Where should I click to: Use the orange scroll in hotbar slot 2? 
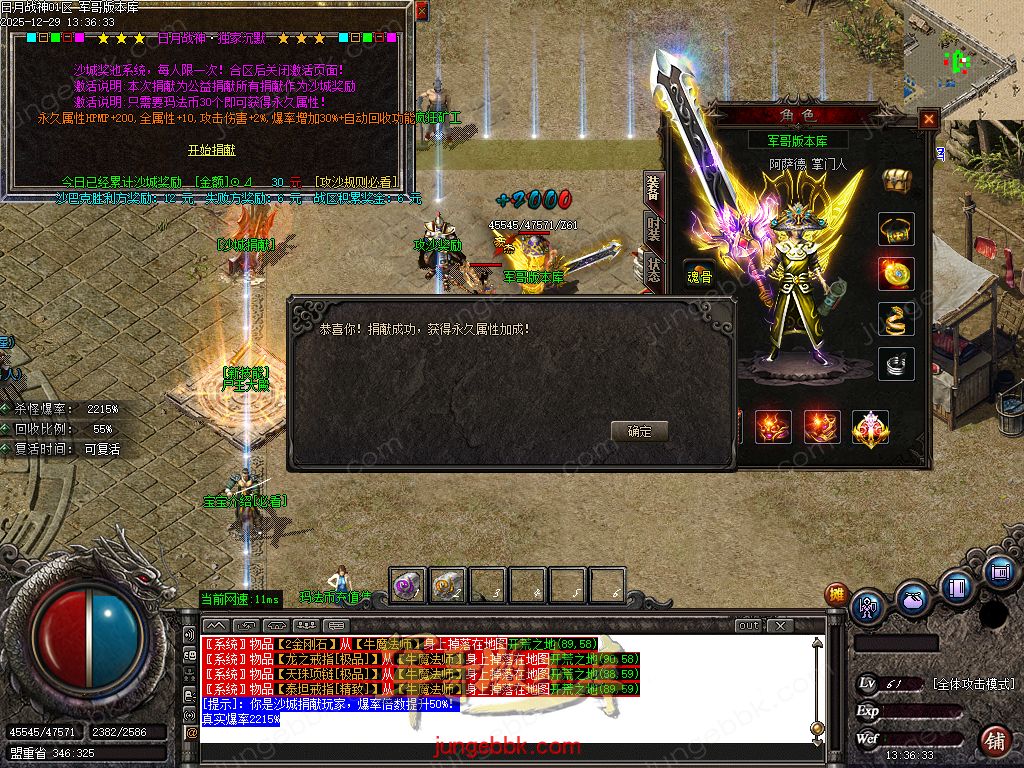pyautogui.click(x=447, y=585)
